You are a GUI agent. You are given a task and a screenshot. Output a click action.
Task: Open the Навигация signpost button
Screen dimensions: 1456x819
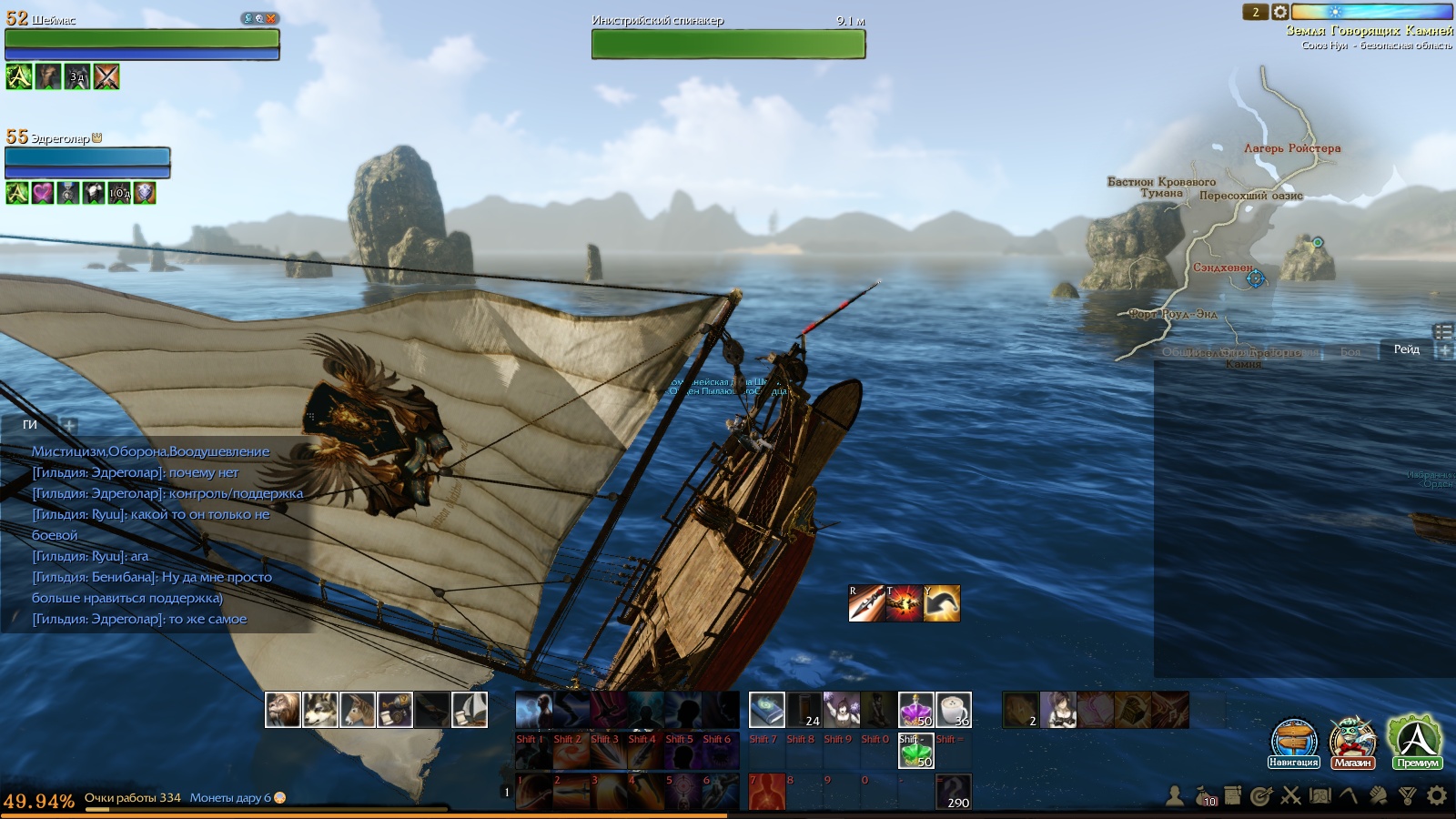click(1294, 740)
